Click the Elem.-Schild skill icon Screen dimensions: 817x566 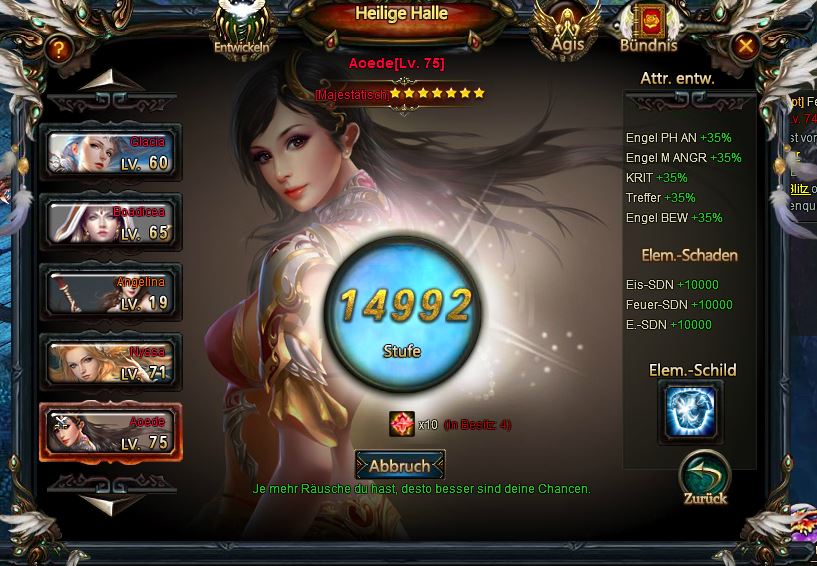[690, 412]
